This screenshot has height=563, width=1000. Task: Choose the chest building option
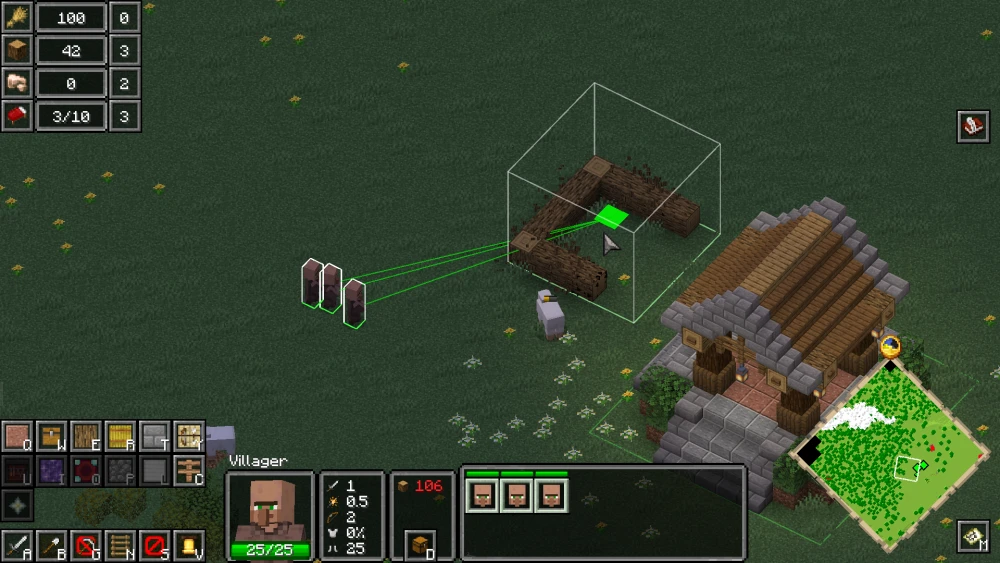pos(51,437)
